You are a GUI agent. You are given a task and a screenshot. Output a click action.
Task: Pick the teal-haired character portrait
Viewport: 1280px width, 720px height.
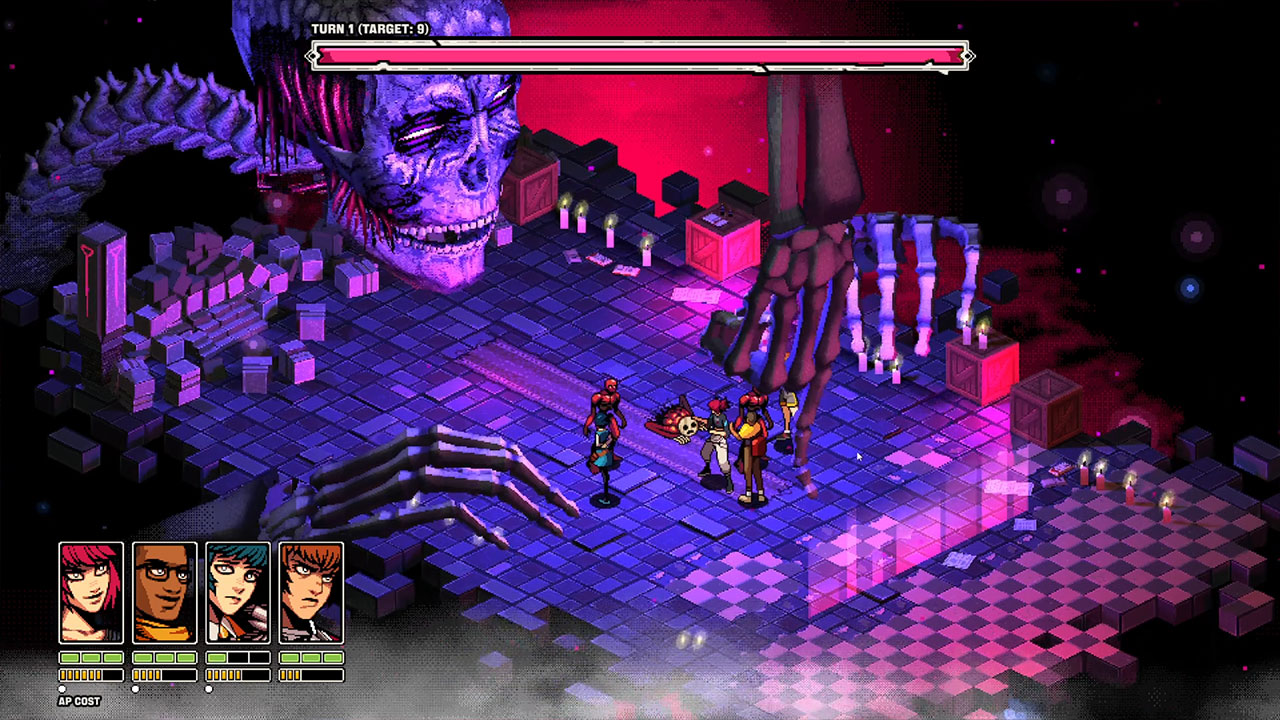click(x=238, y=592)
